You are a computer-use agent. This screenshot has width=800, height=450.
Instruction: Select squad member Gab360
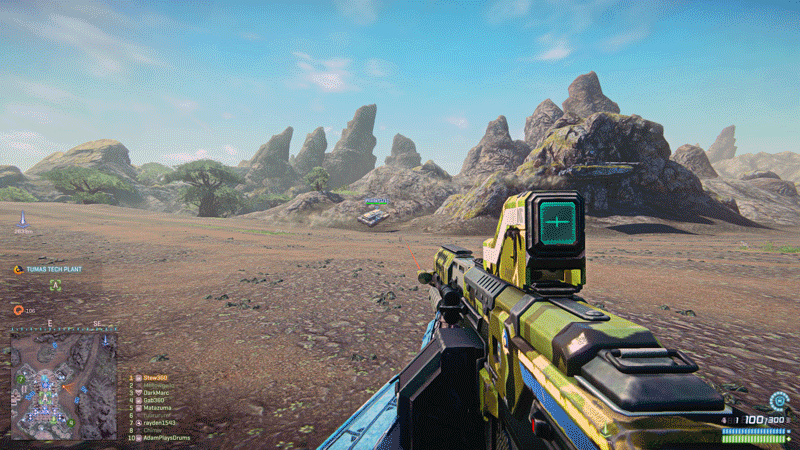[x=154, y=400]
